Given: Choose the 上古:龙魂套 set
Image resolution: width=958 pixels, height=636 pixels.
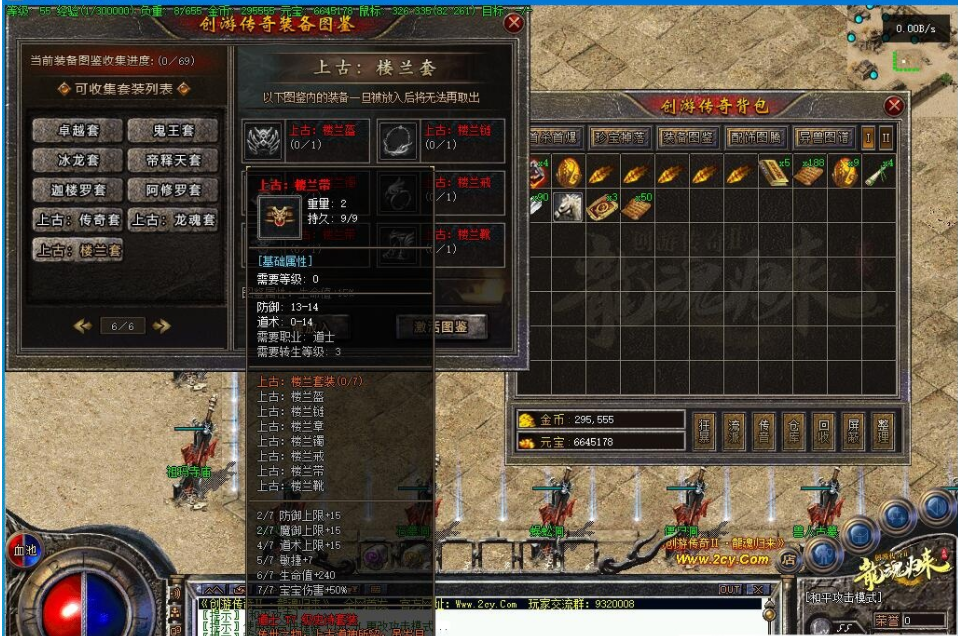Looking at the screenshot, I should [x=172, y=220].
